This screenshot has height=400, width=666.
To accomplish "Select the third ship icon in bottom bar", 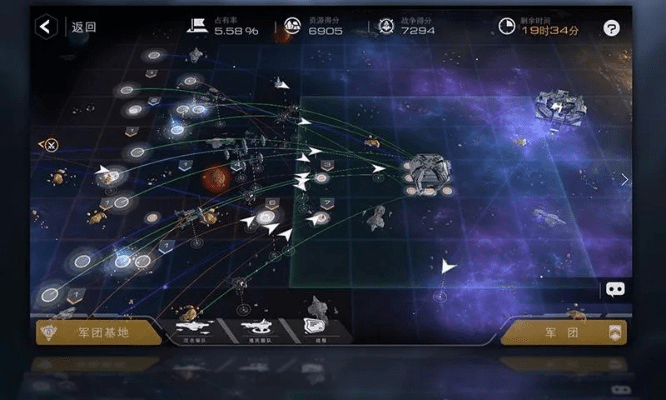I will [x=317, y=327].
